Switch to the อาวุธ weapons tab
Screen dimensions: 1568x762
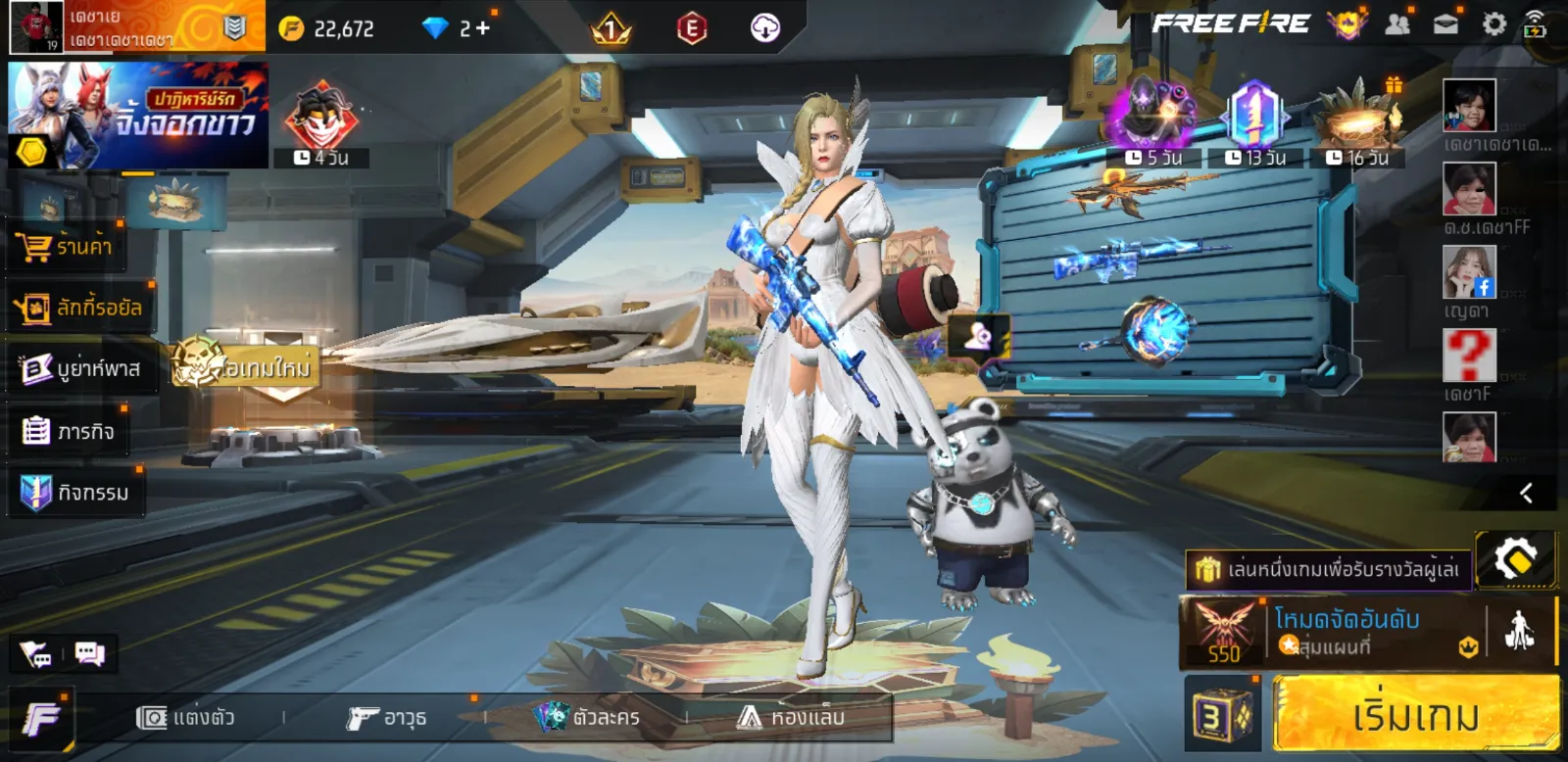pos(387,718)
